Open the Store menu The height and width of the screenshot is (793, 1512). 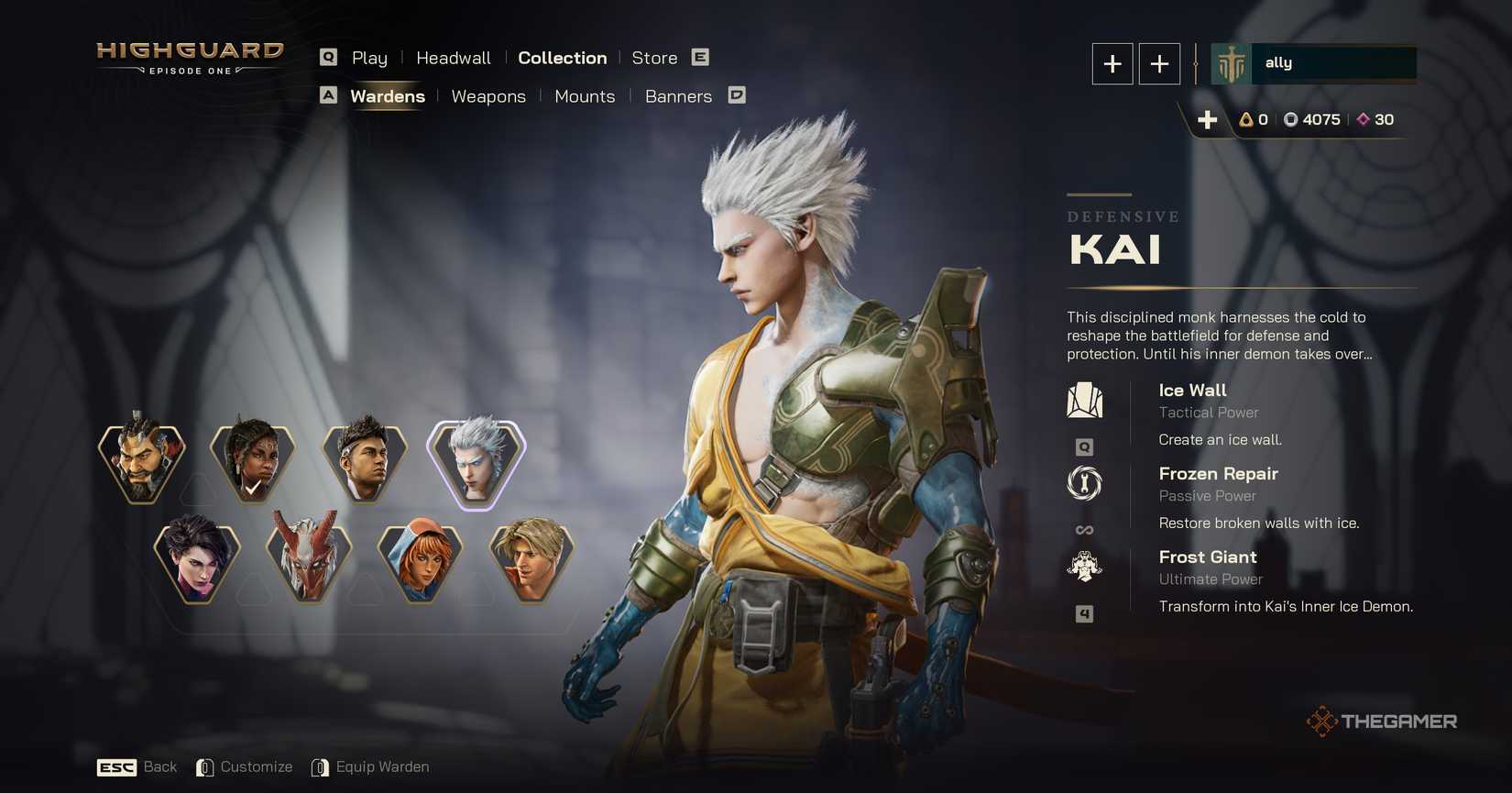654,58
